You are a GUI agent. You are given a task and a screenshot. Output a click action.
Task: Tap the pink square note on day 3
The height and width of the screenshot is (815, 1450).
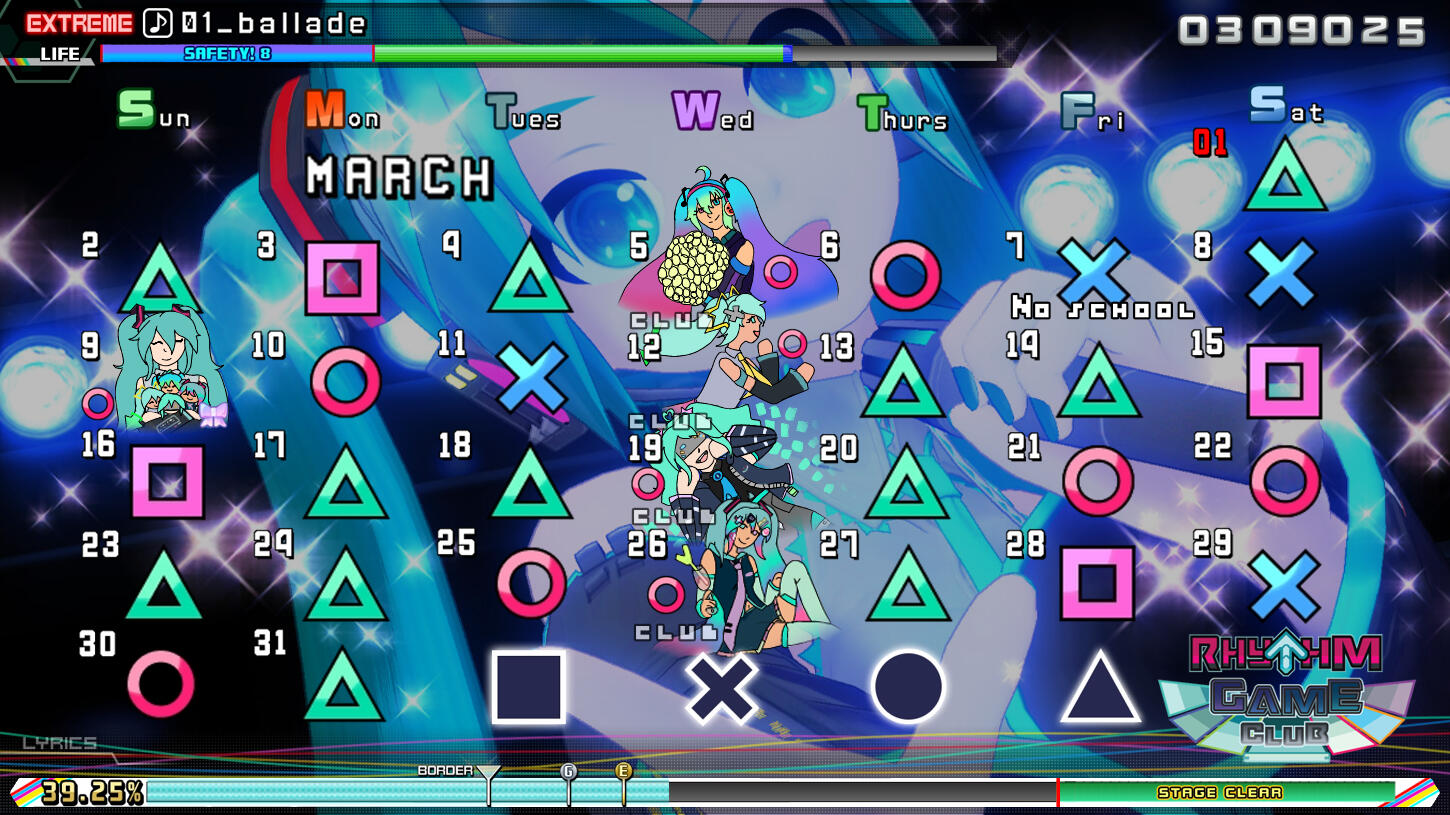click(342, 277)
